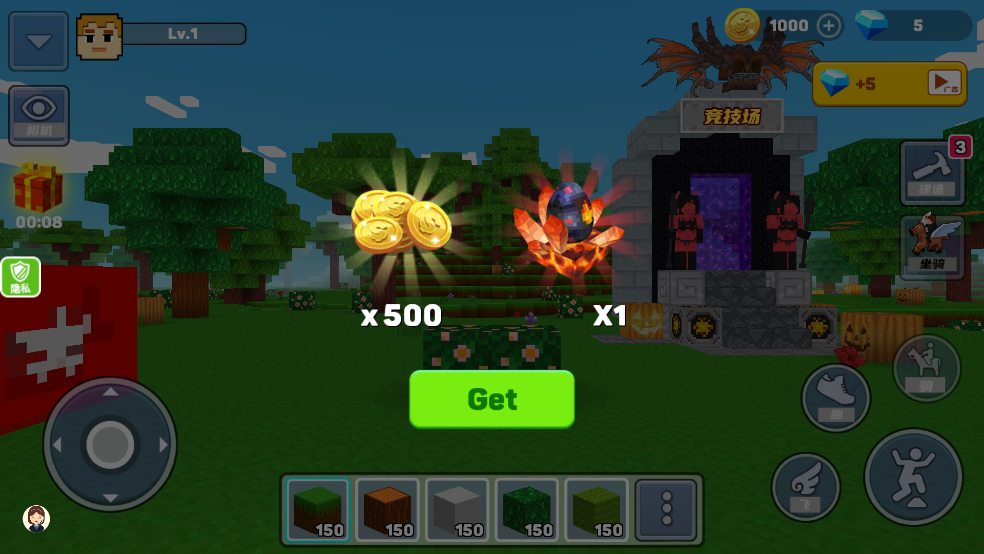Open the player avatar profile
Screen dimensions: 984x554
[x=99, y=36]
